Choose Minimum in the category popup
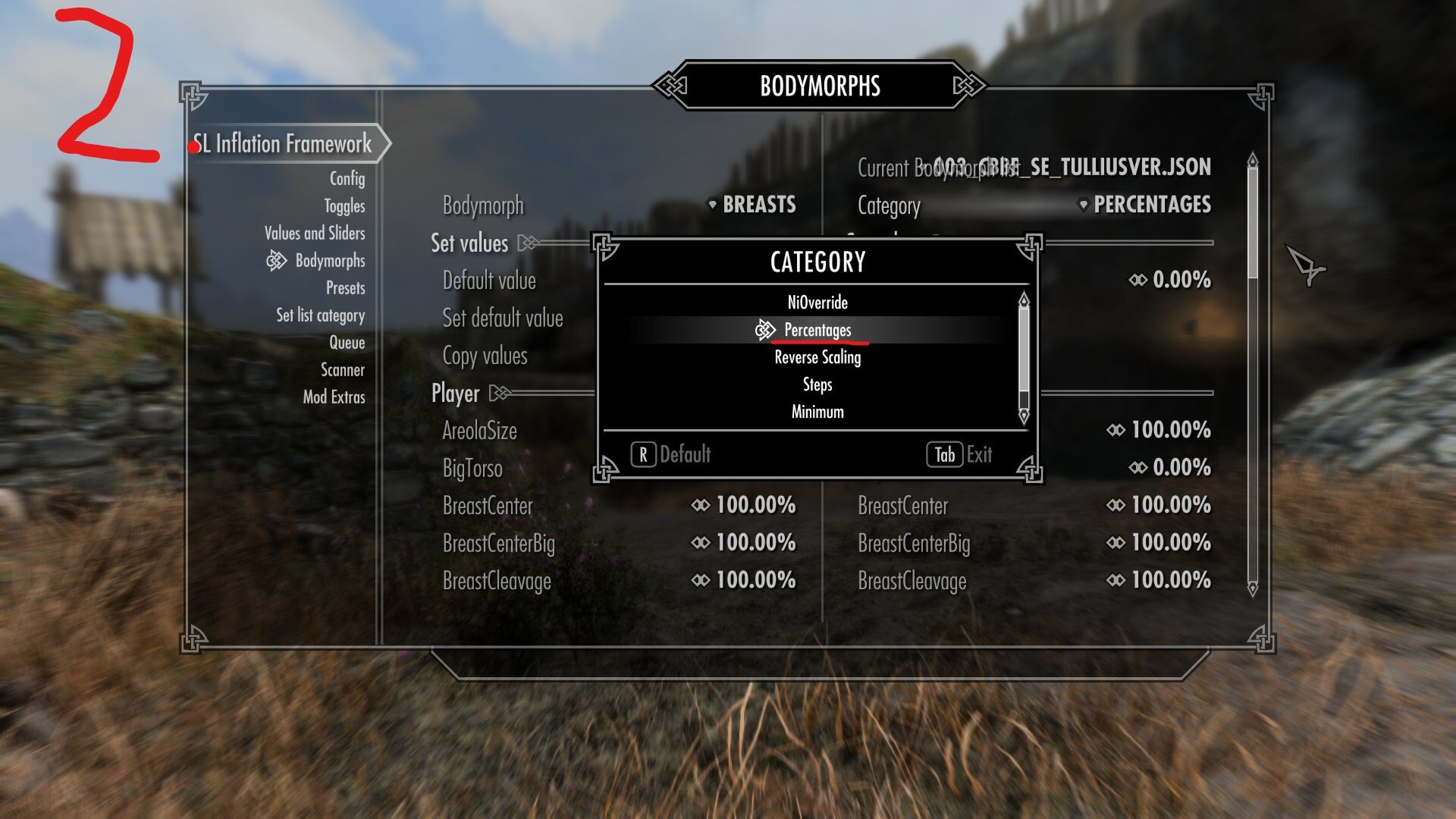Viewport: 1456px width, 819px height. [817, 412]
